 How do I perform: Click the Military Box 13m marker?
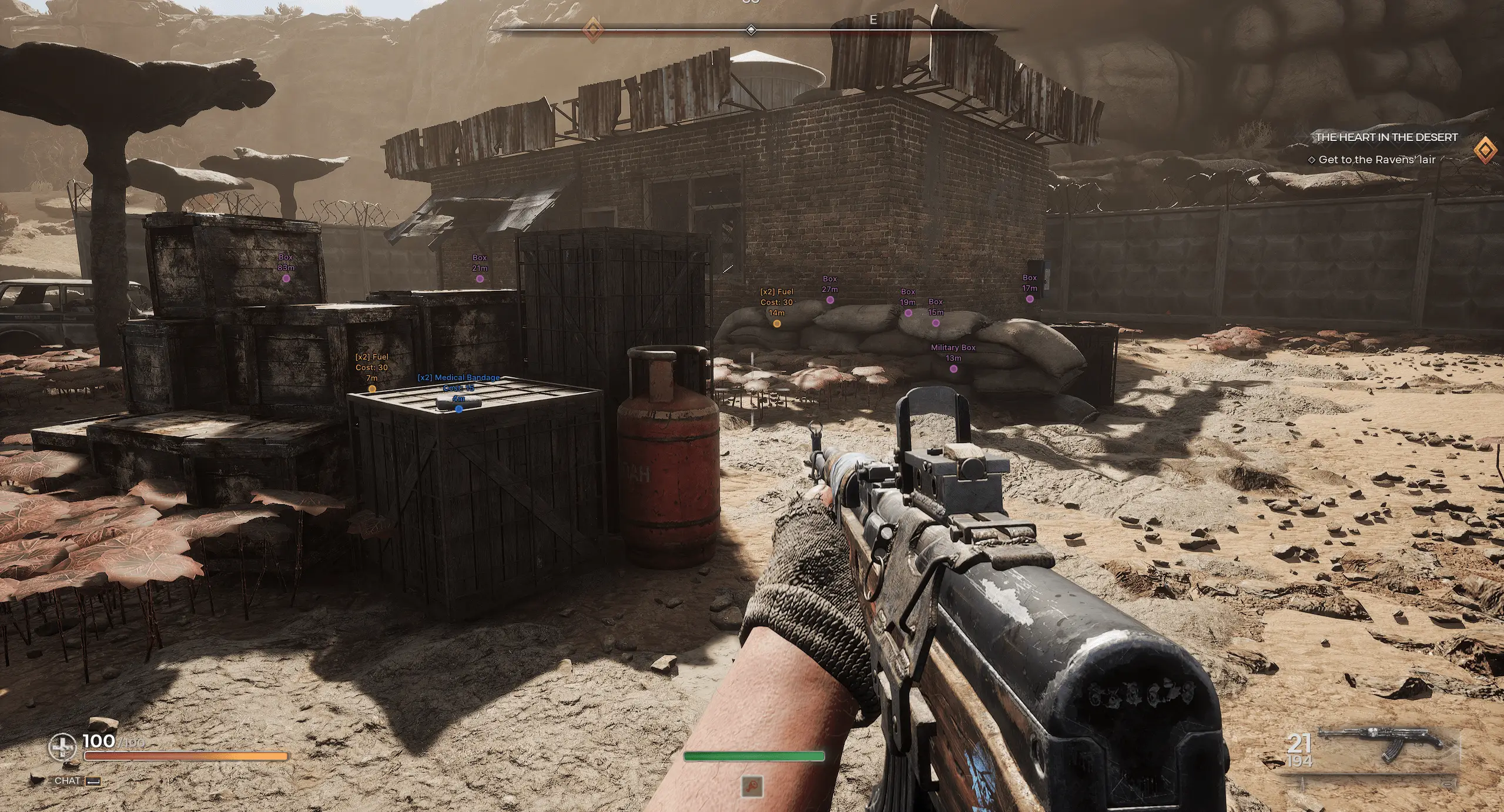[x=953, y=369]
